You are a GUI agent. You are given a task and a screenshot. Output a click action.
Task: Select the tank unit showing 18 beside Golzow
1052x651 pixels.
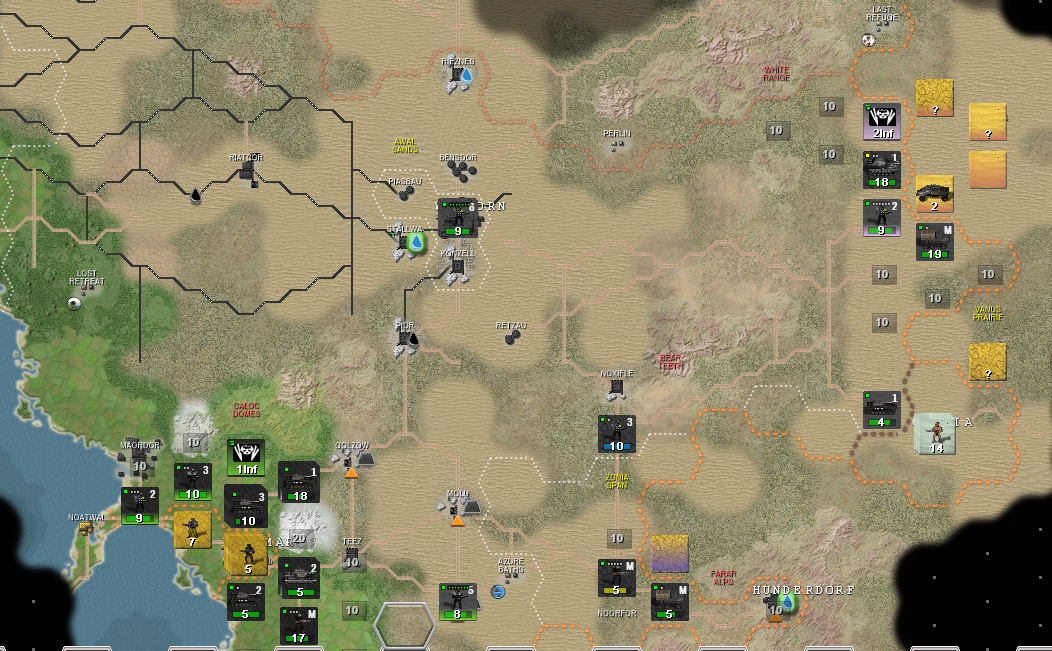[298, 482]
